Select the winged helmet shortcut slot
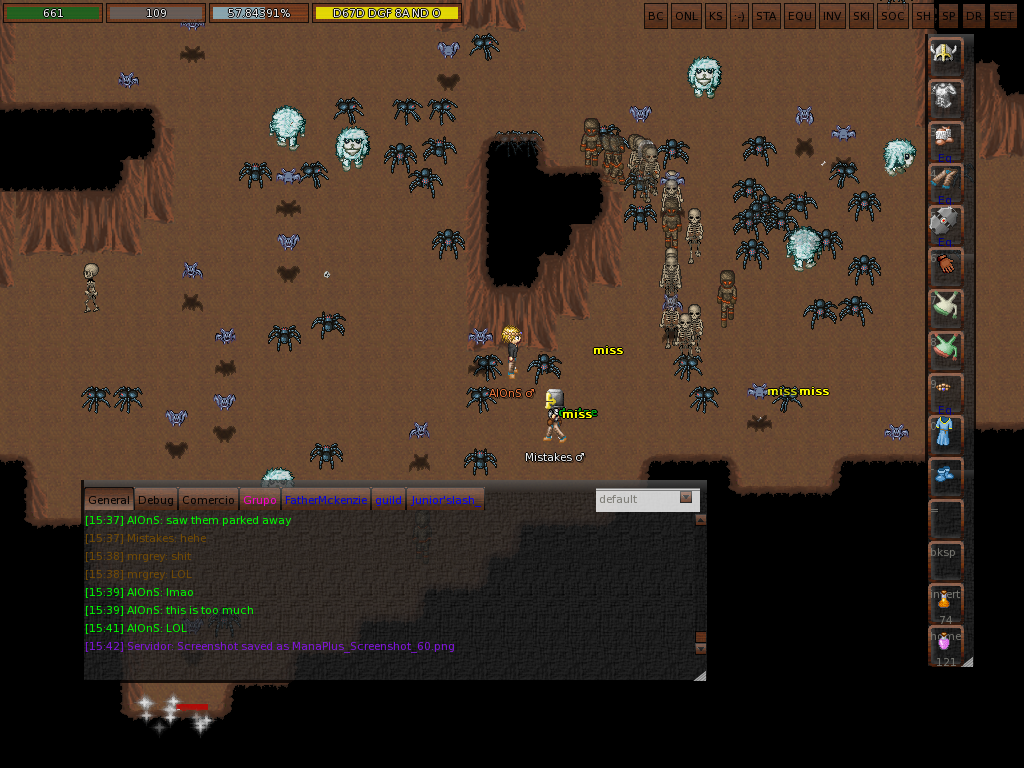The width and height of the screenshot is (1024, 768). (x=945, y=54)
